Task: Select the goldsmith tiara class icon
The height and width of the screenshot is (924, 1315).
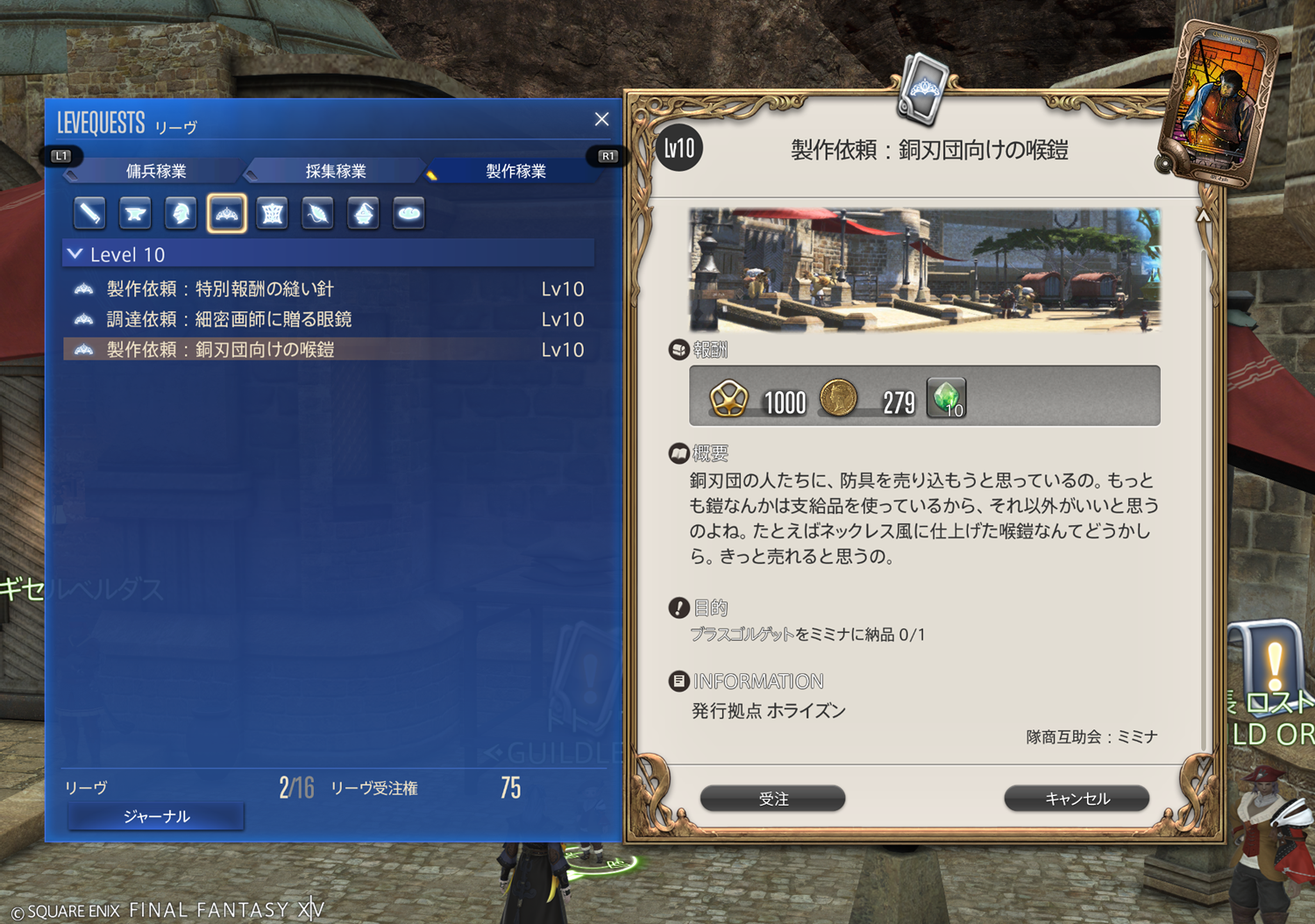Action: [x=226, y=213]
